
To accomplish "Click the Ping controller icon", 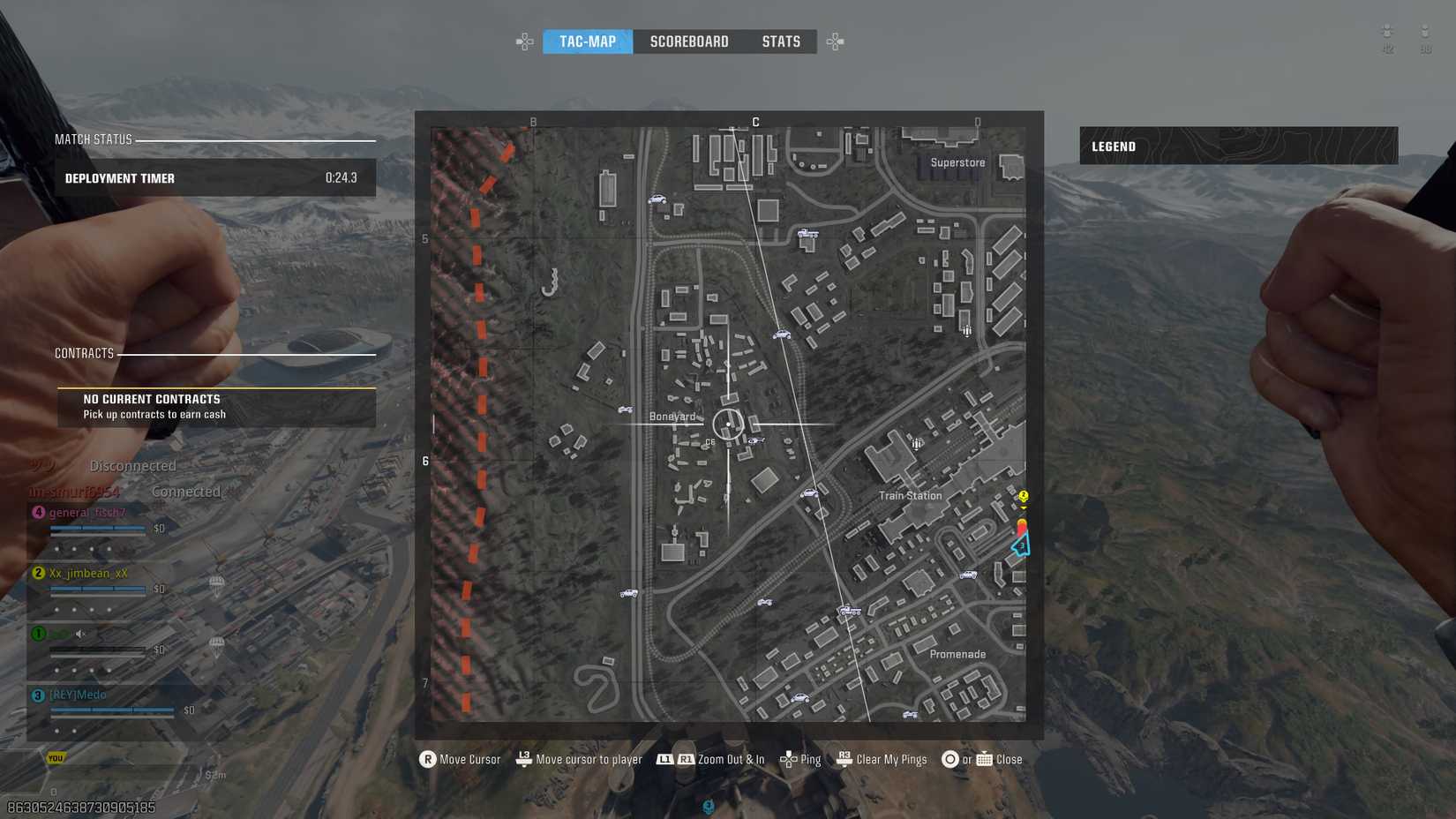I will click(791, 759).
